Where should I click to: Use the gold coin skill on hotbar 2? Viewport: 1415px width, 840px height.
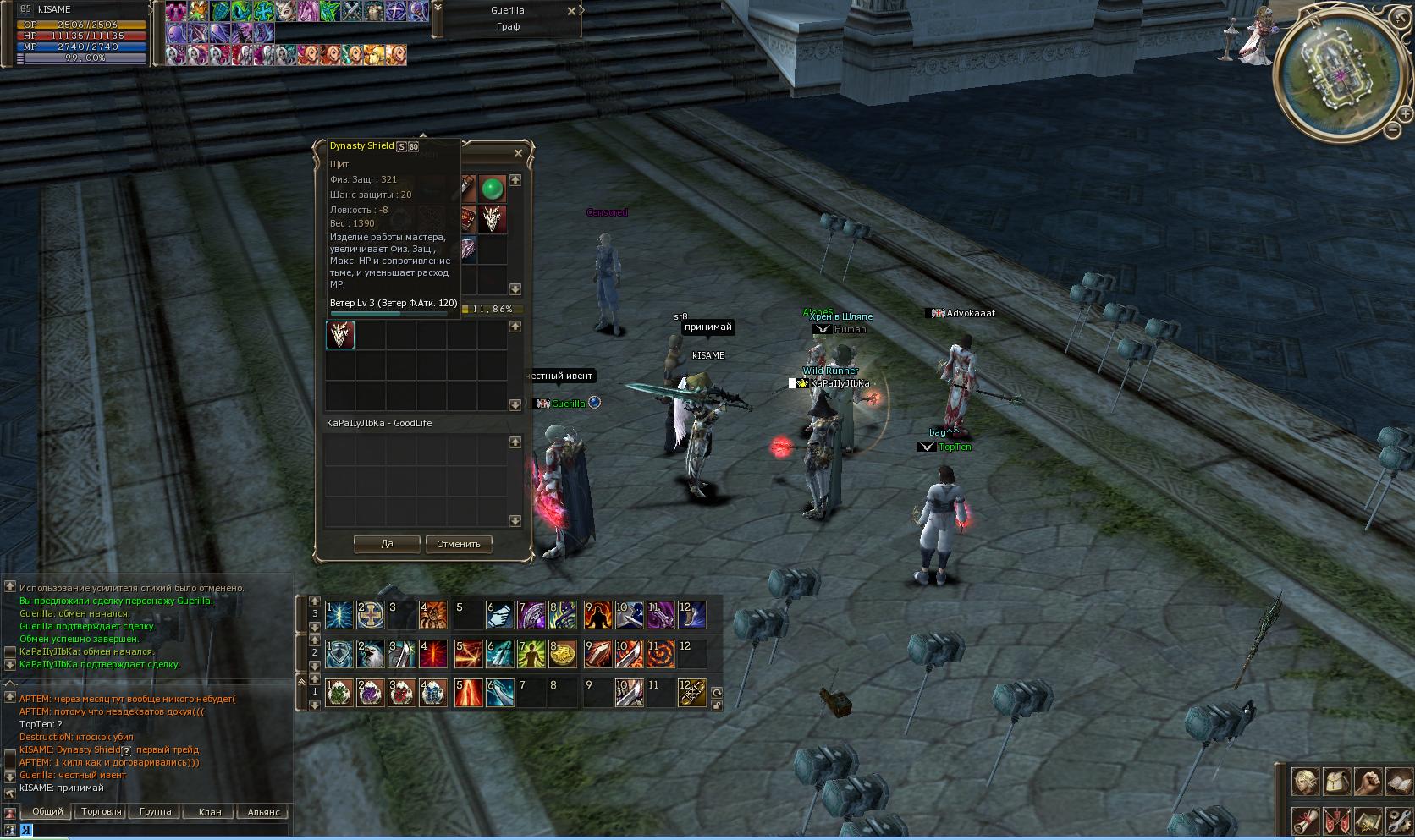[x=563, y=653]
